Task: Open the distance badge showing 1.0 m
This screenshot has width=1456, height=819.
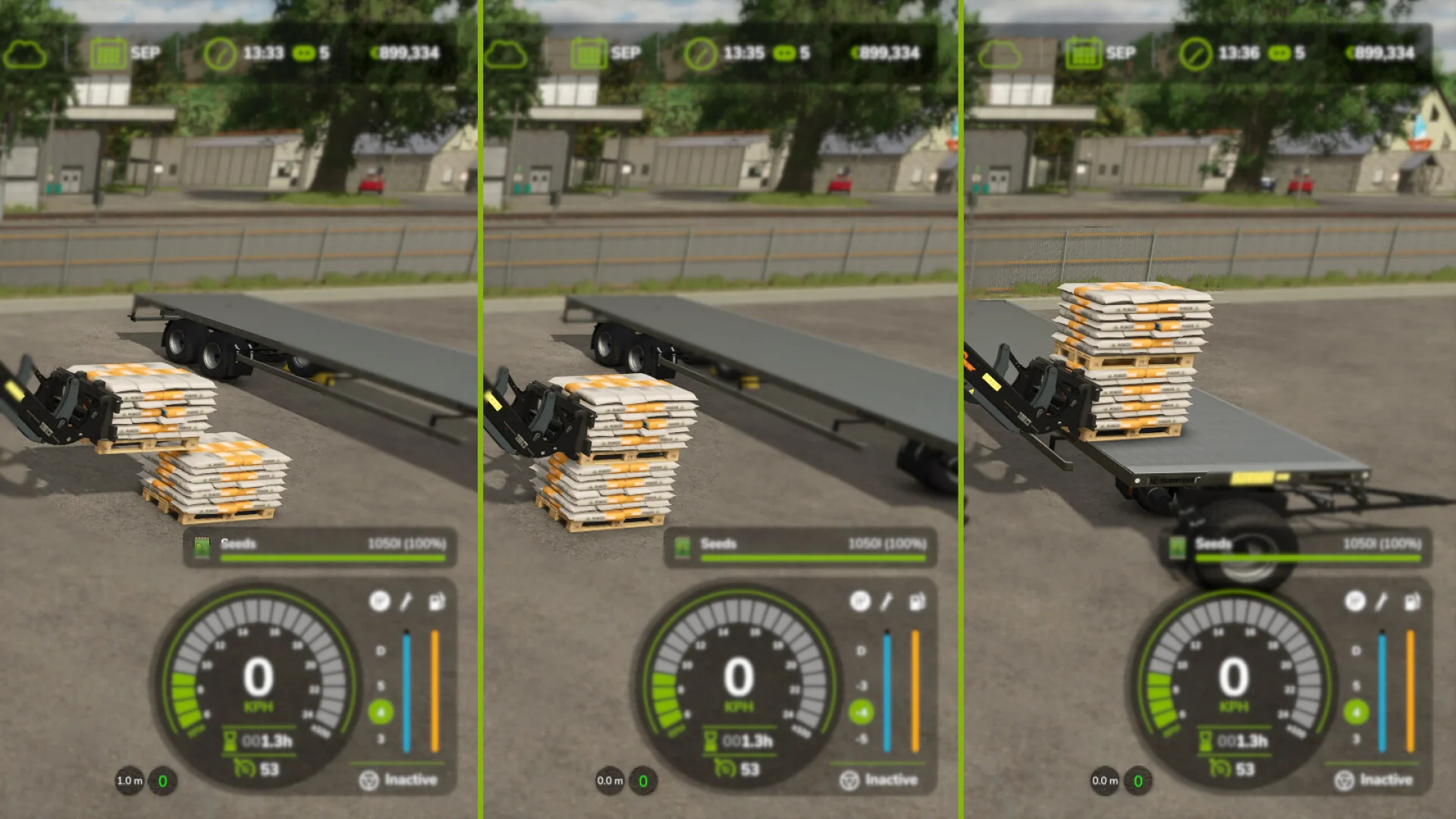Action: pyautogui.click(x=129, y=779)
